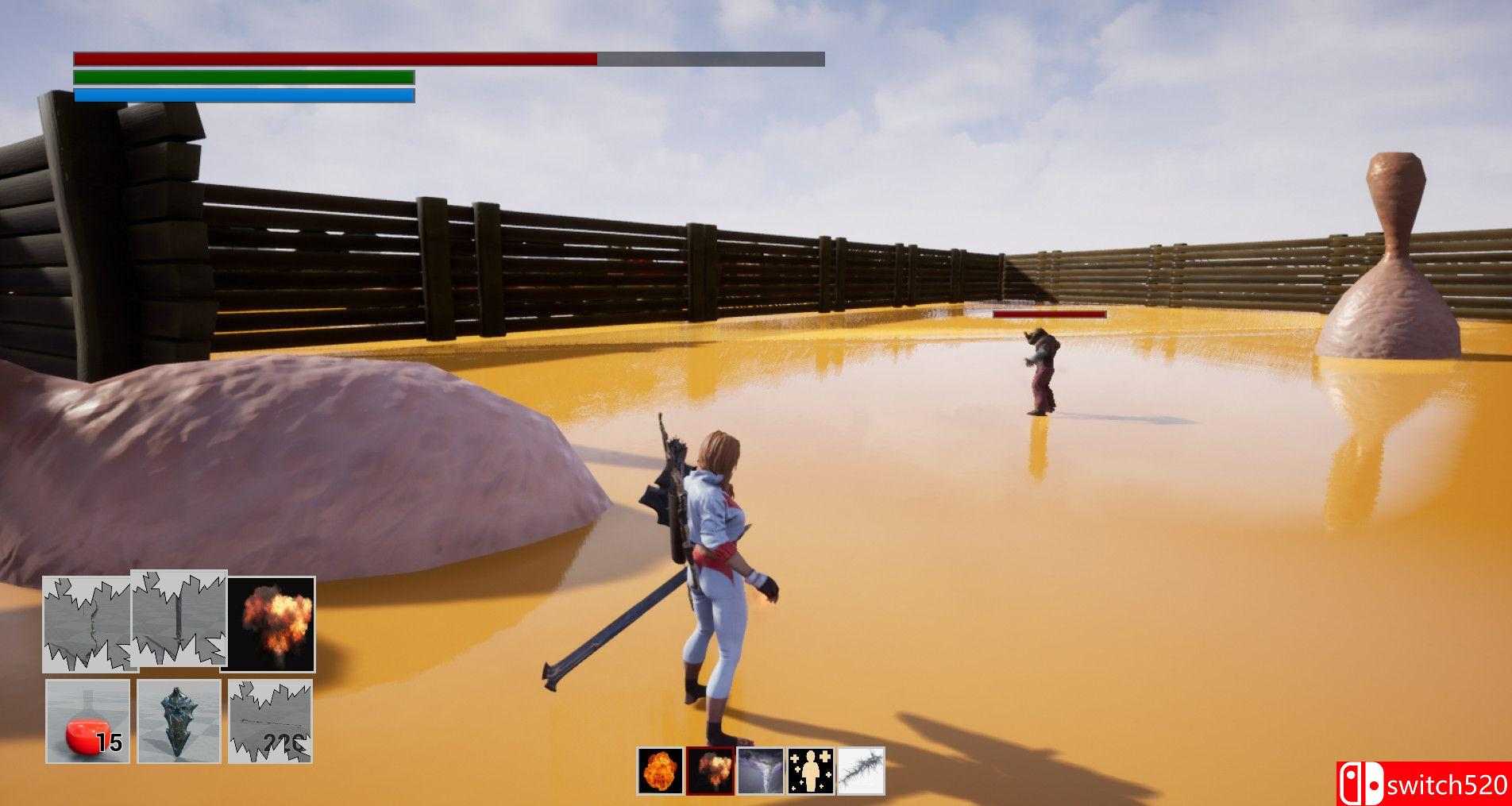1512x806 pixels.
Task: Select the shattered slot with the wavy blade
Action: pyautogui.click(x=86, y=623)
